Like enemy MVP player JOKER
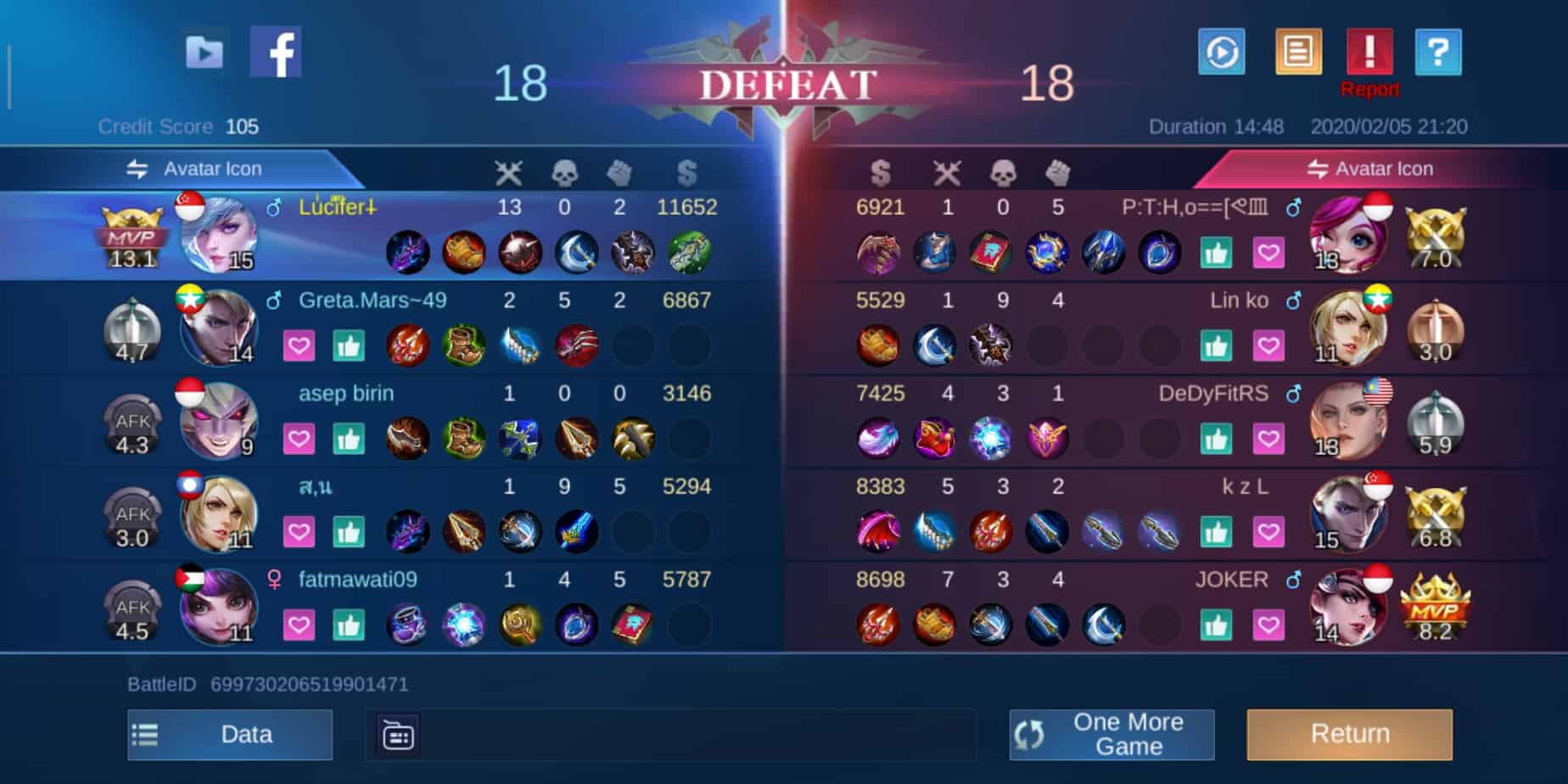Screen dimensions: 1568x784 (1216, 626)
